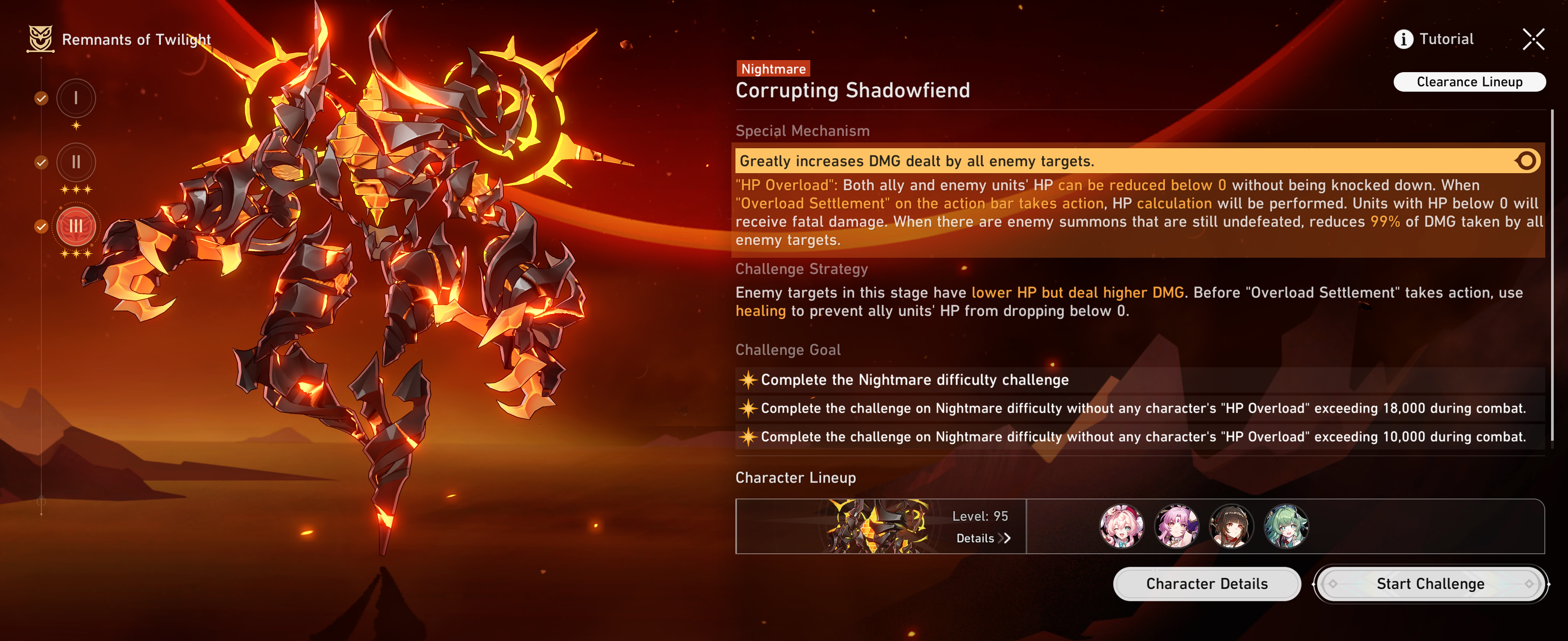Select the green-haired character portrait
The image size is (1568, 641).
tap(1286, 526)
